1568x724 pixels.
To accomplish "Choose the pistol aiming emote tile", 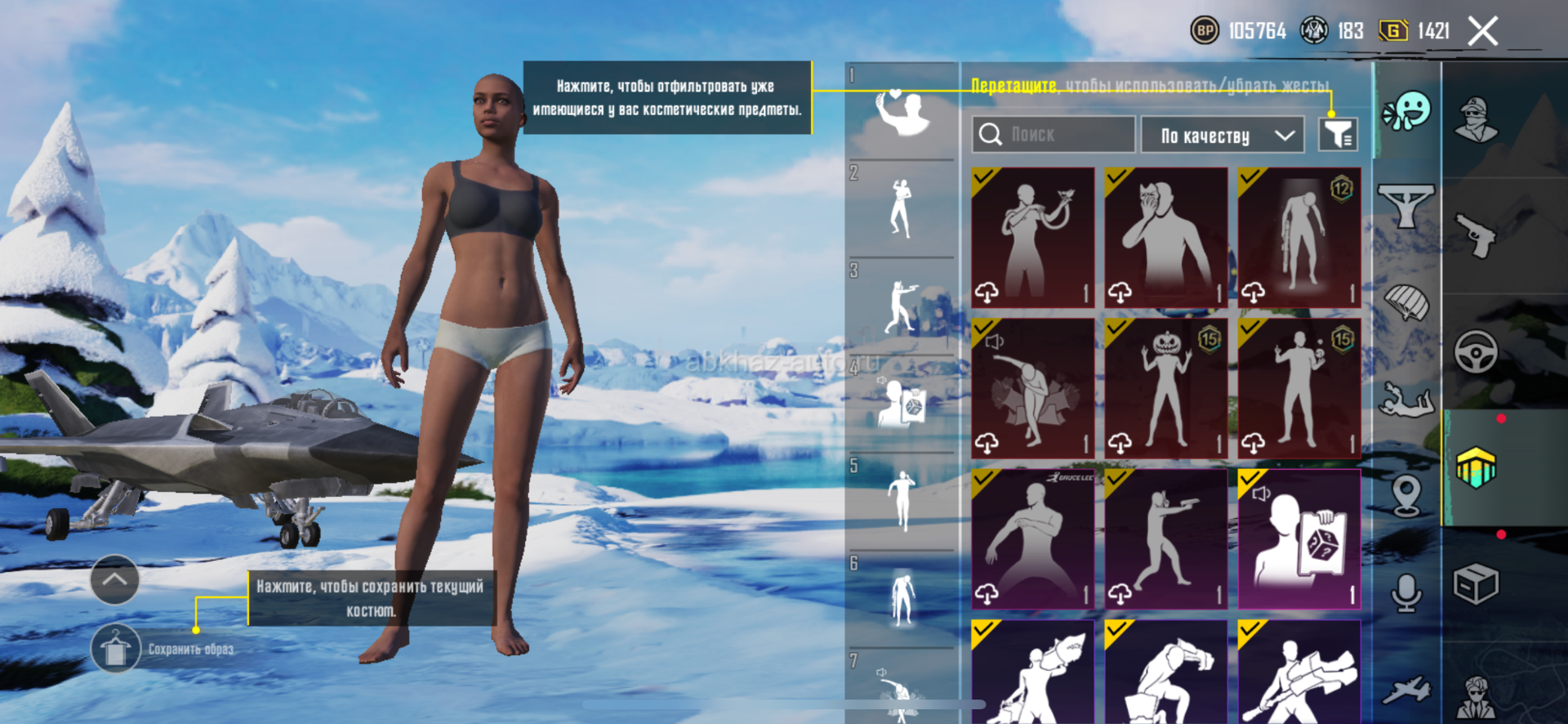I will point(1166,539).
